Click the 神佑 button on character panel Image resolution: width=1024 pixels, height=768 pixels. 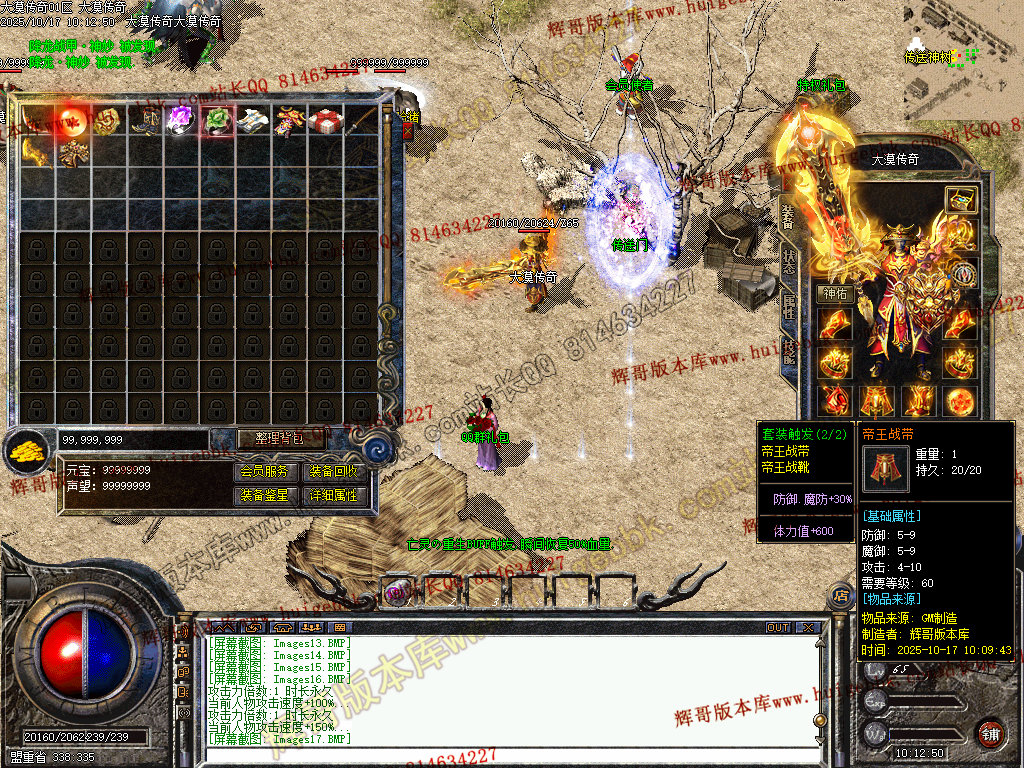pyautogui.click(x=835, y=294)
